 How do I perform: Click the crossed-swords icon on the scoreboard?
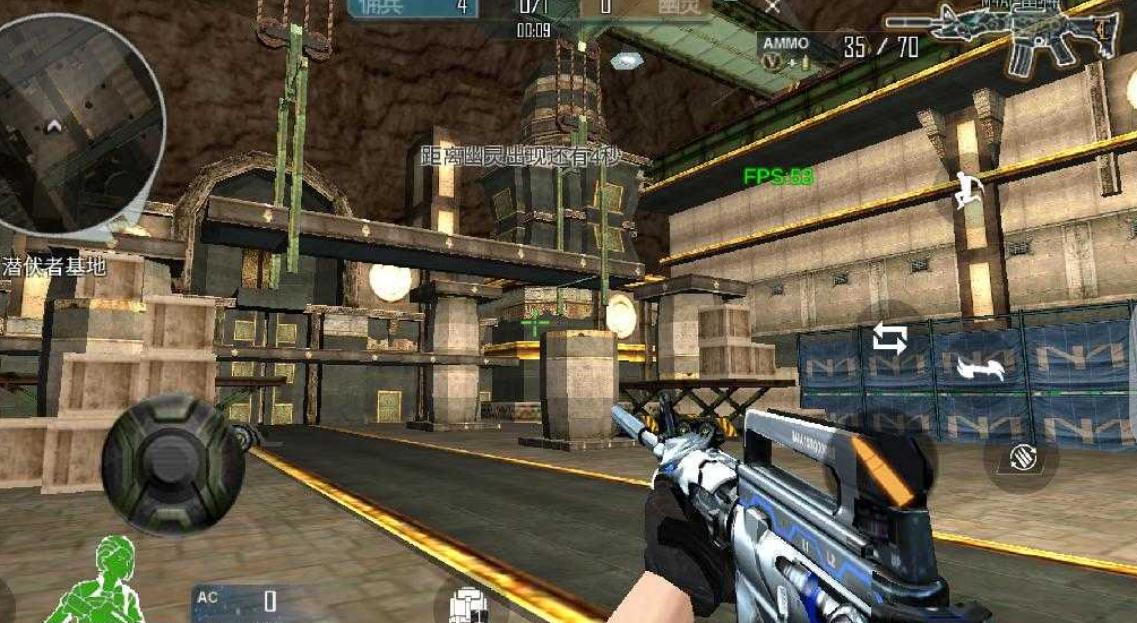tap(771, 5)
